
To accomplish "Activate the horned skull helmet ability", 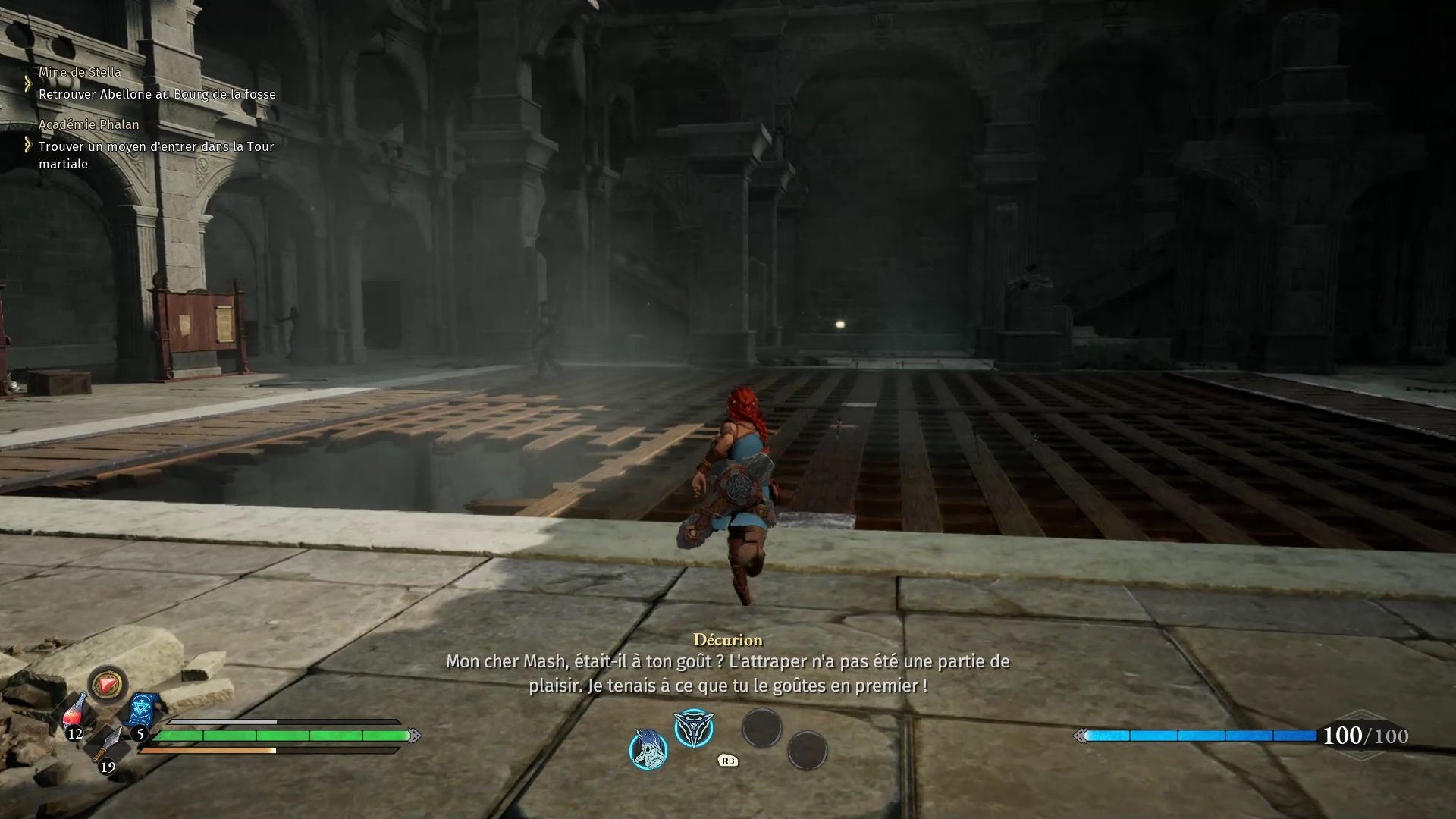I will pos(648,749).
